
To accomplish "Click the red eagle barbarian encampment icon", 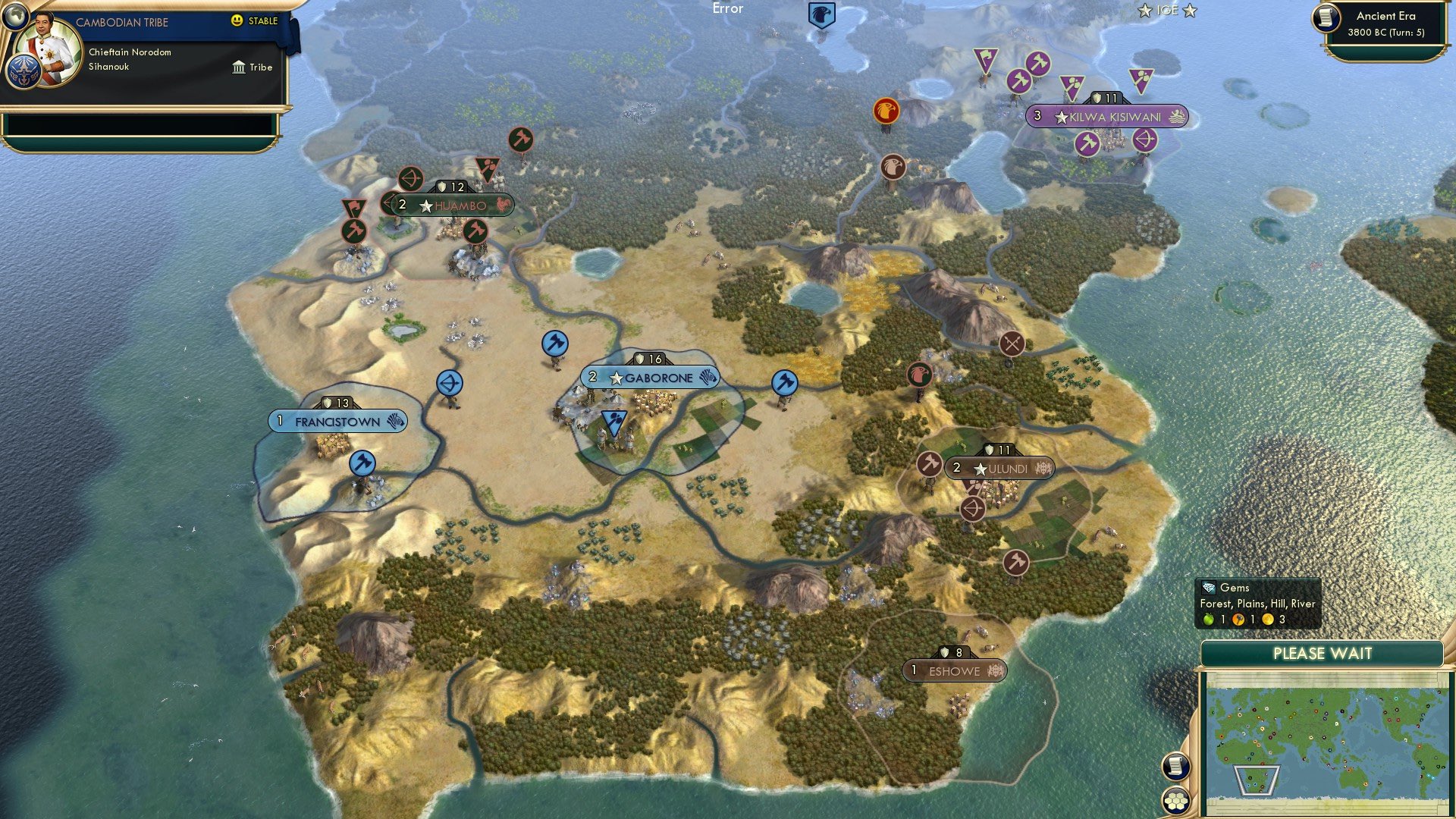I will coord(885,110).
